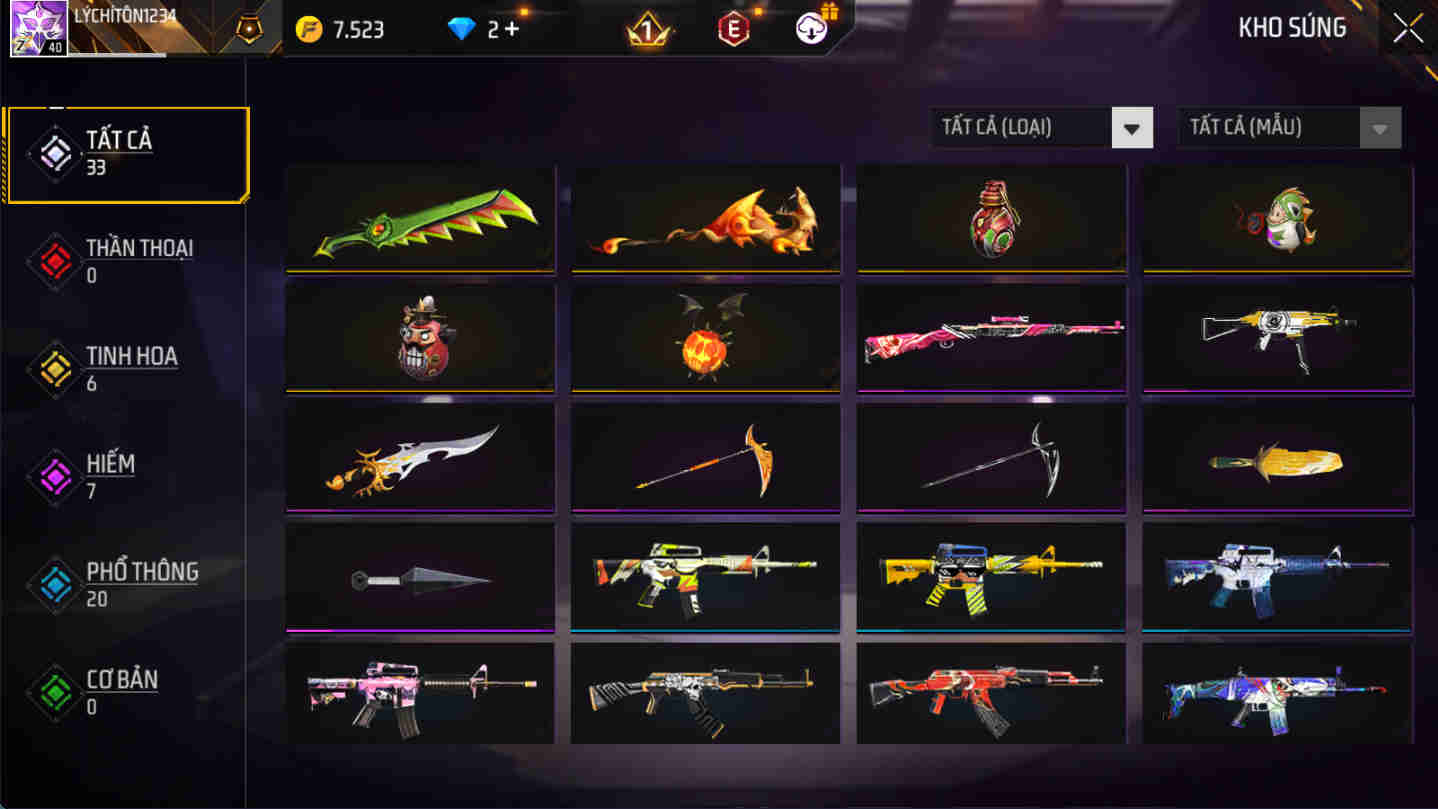Select the corn-shaped knife skin
Screen dimensions: 1438x809
pos(1275,457)
